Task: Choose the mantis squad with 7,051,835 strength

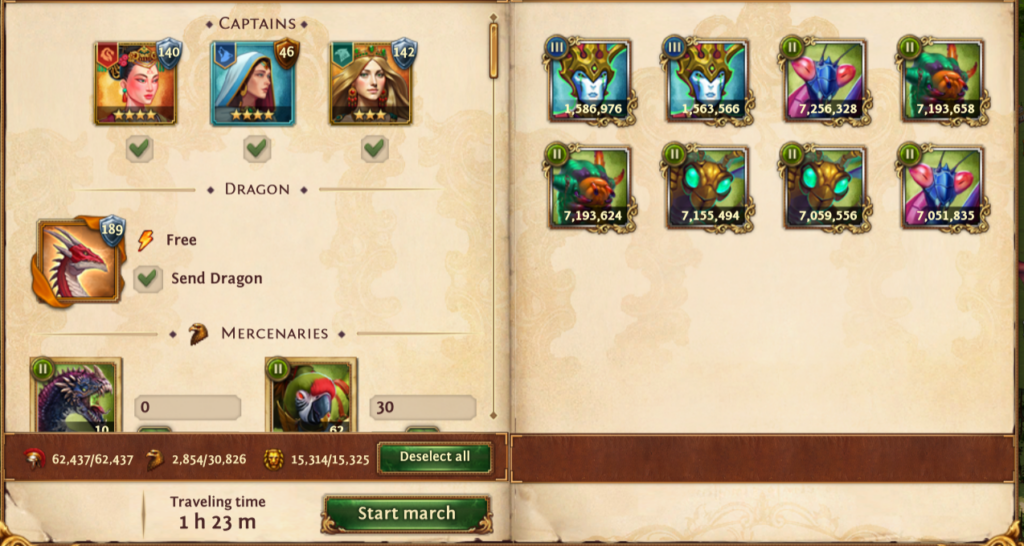Action: (942, 188)
